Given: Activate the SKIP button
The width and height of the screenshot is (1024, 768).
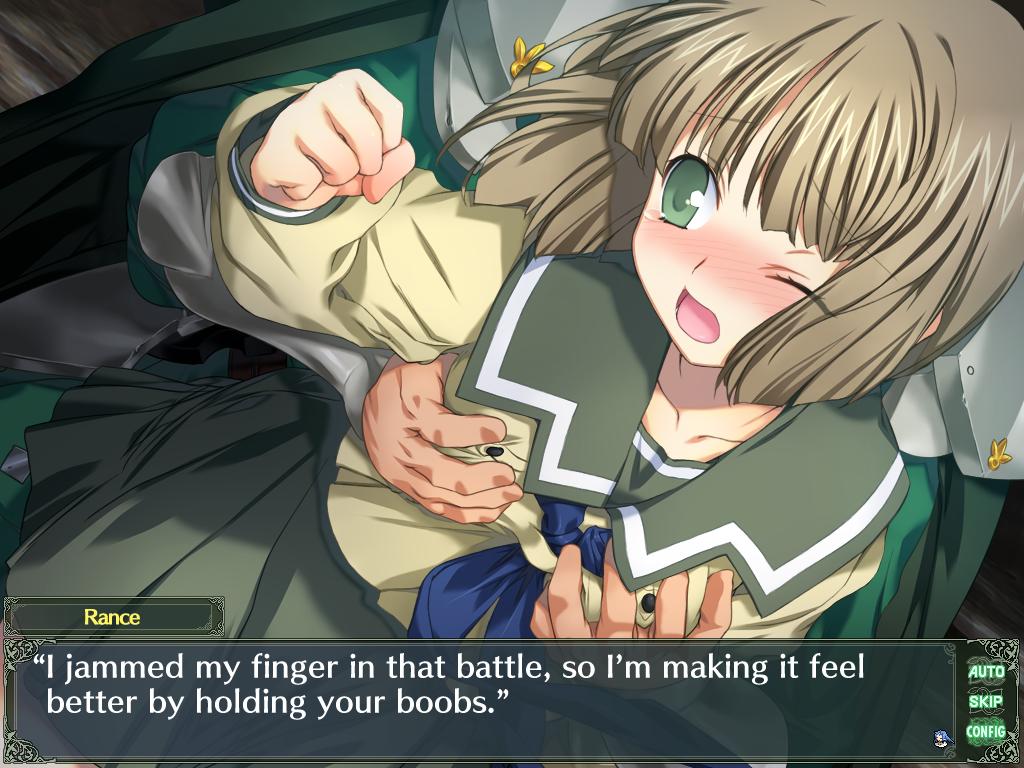Looking at the screenshot, I should tap(985, 701).
